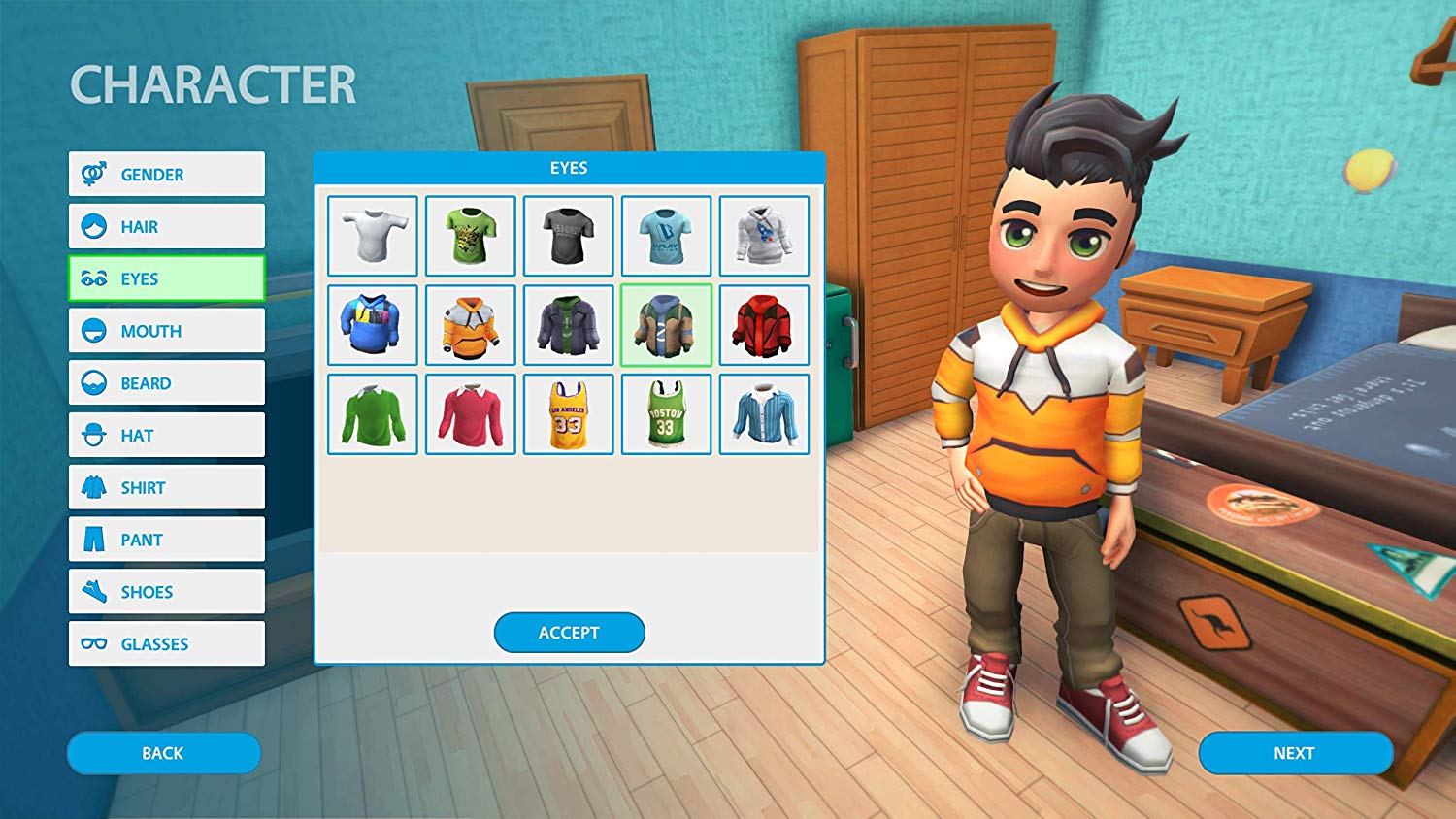
Task: Click the Next button
Action: click(1296, 753)
